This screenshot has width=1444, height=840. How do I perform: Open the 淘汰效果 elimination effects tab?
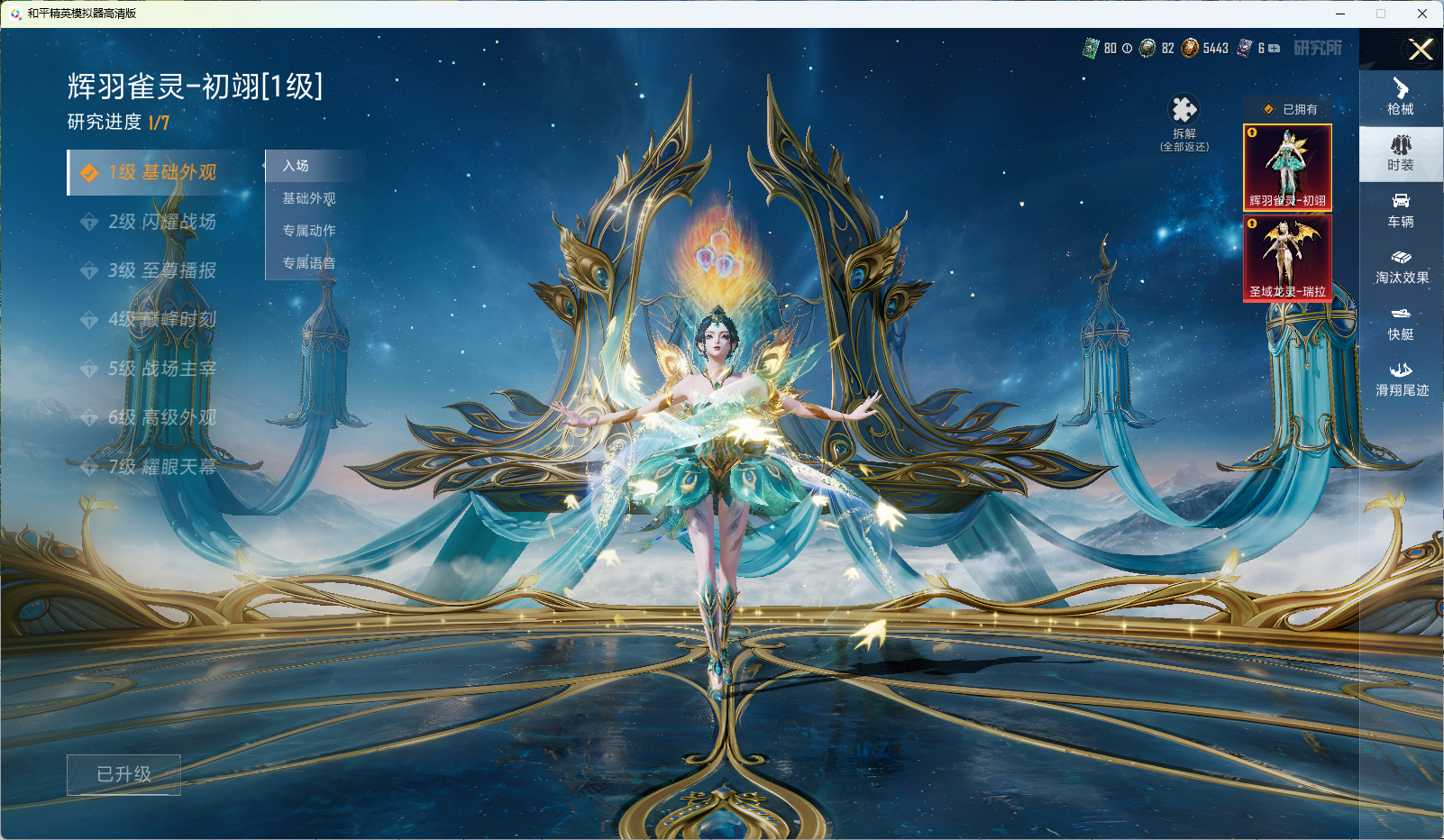pyautogui.click(x=1401, y=266)
